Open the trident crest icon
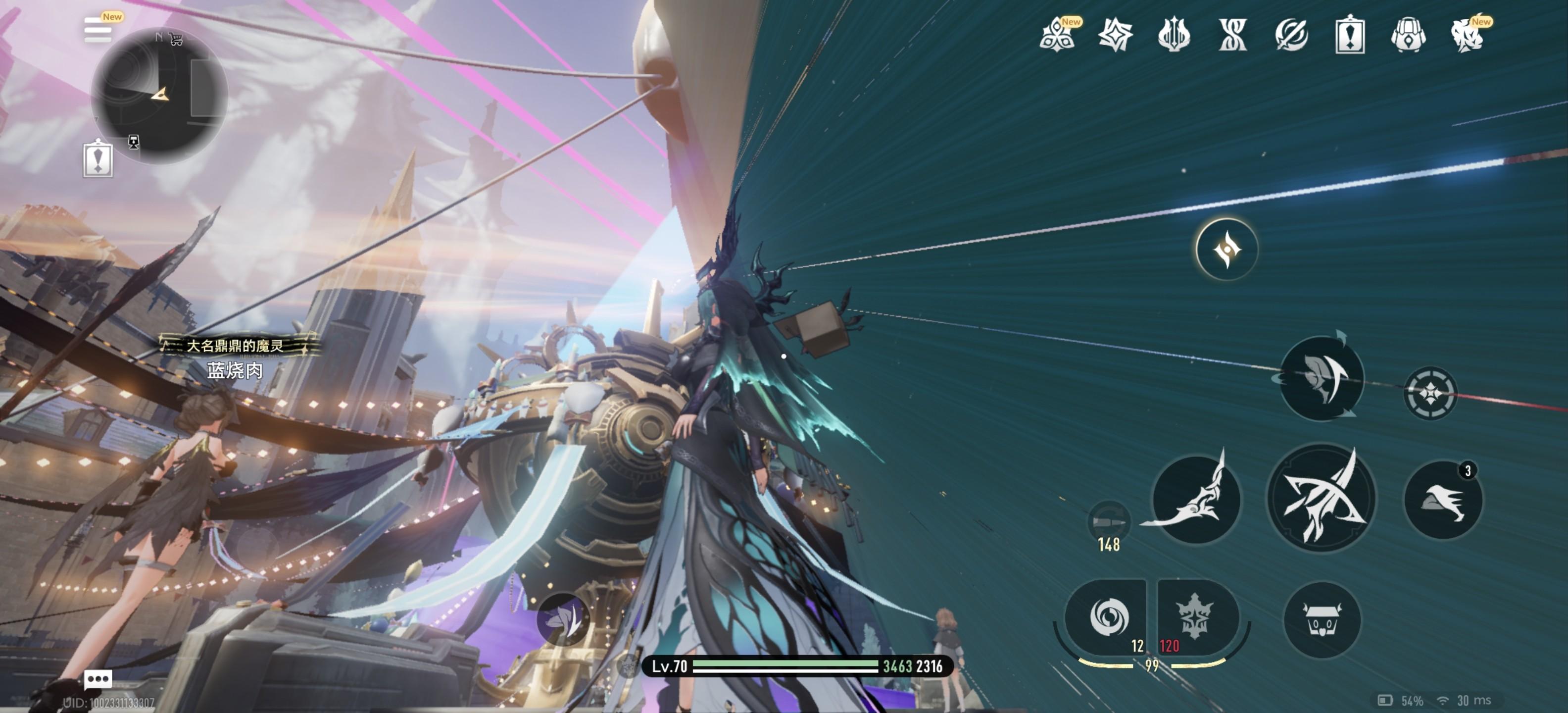The width and height of the screenshot is (1568, 713). [x=1174, y=35]
